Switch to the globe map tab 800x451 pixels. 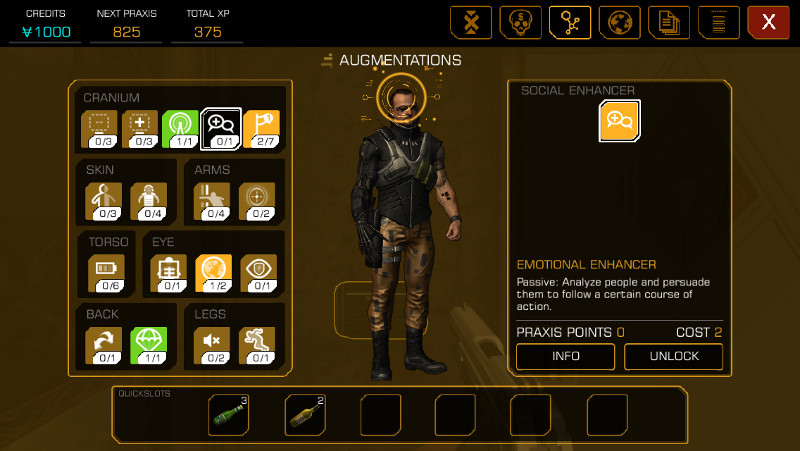[x=620, y=22]
